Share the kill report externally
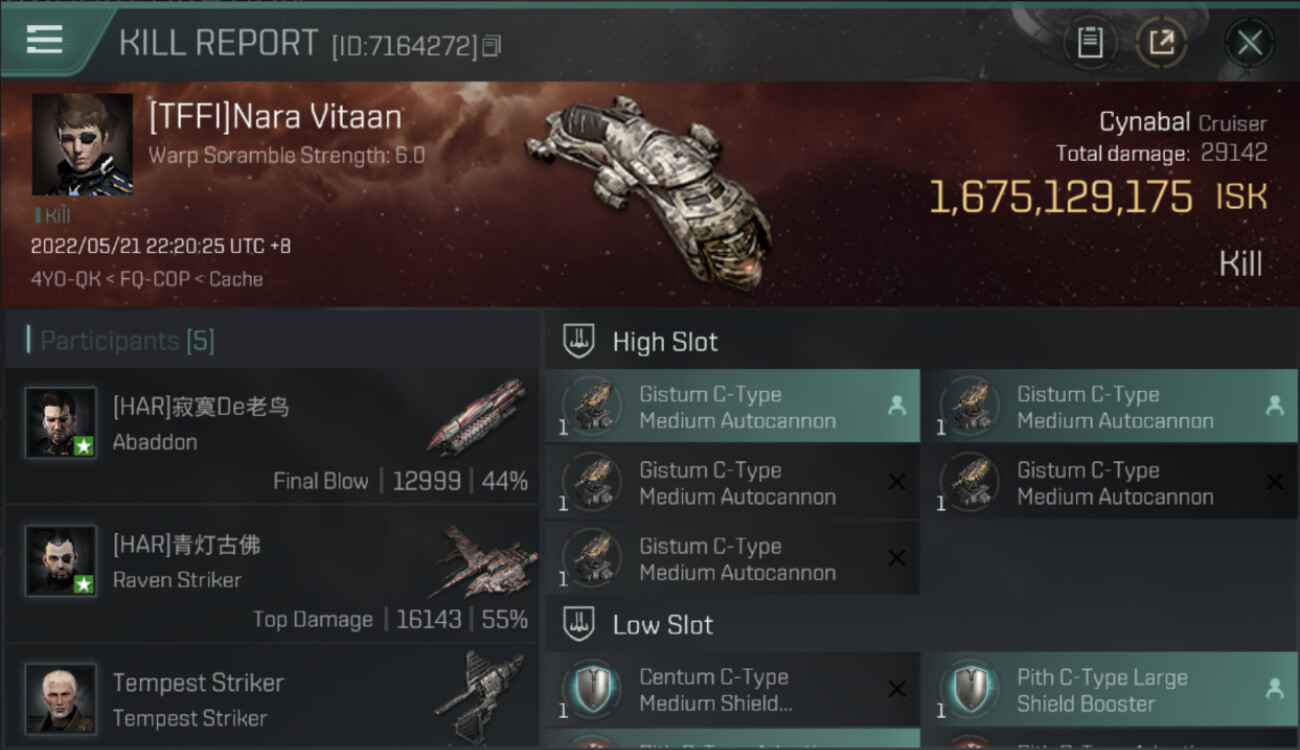 tap(1161, 43)
